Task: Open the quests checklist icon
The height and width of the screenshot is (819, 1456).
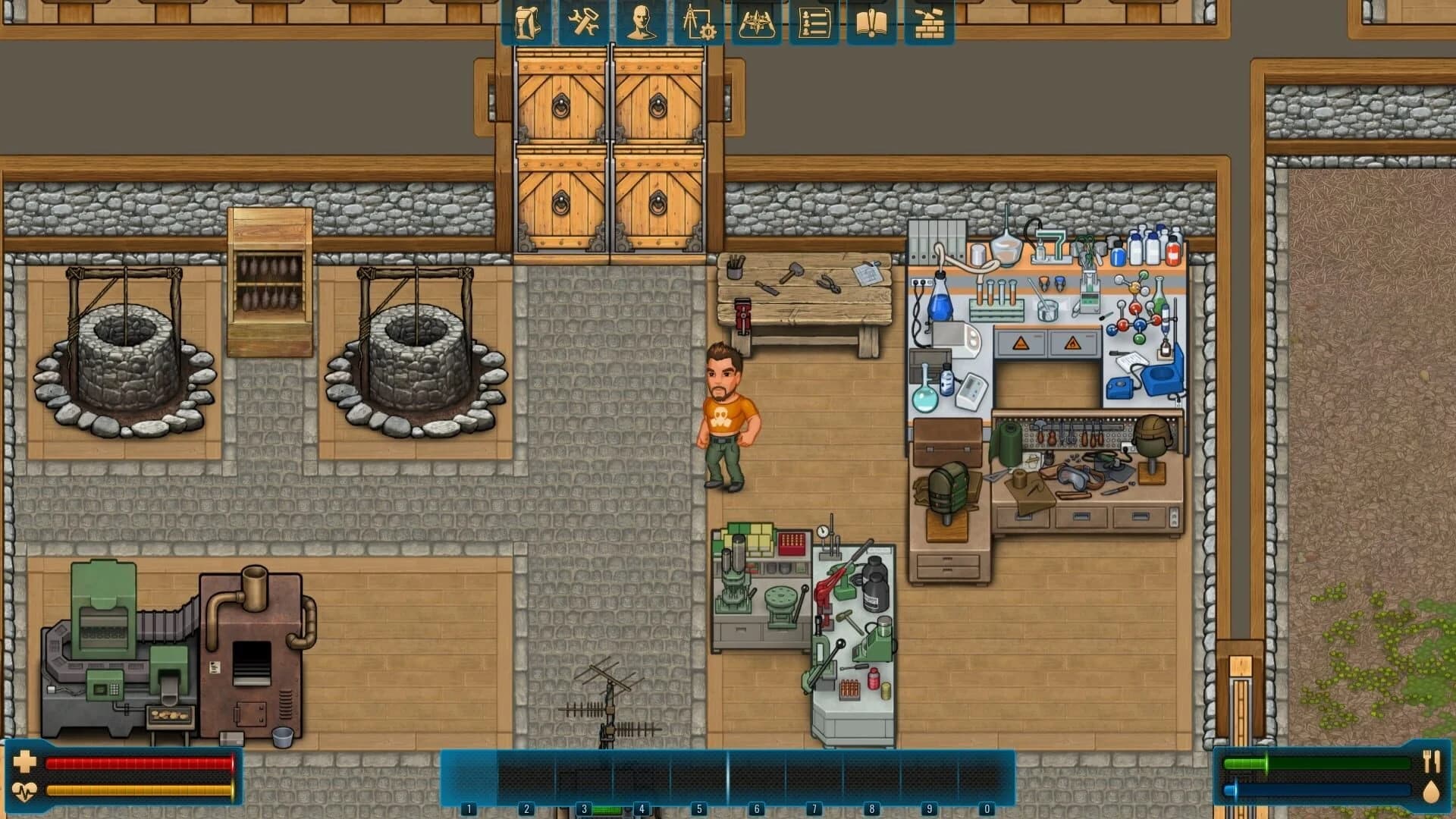Action: (x=811, y=23)
